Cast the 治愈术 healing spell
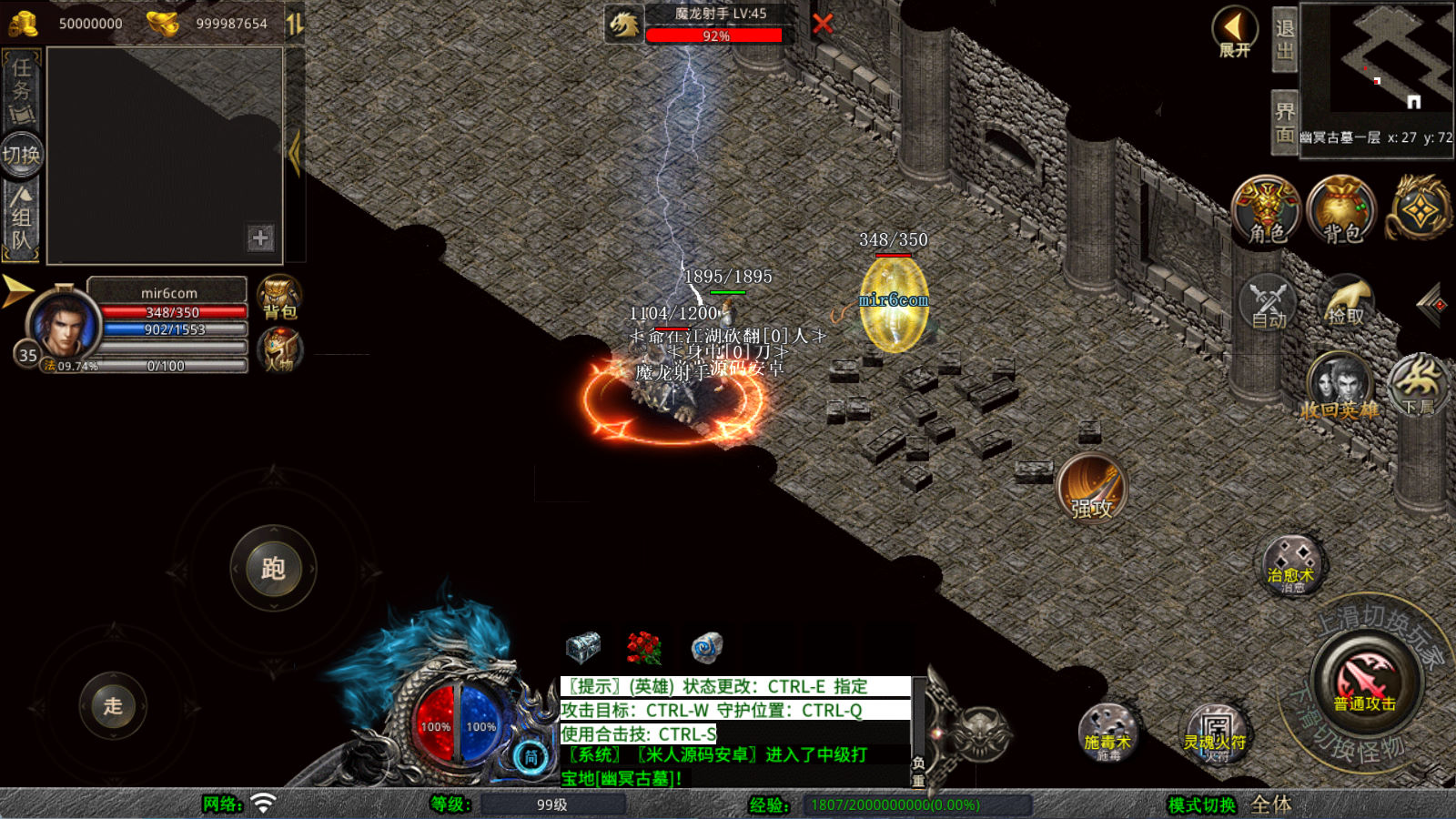 tap(1290, 565)
